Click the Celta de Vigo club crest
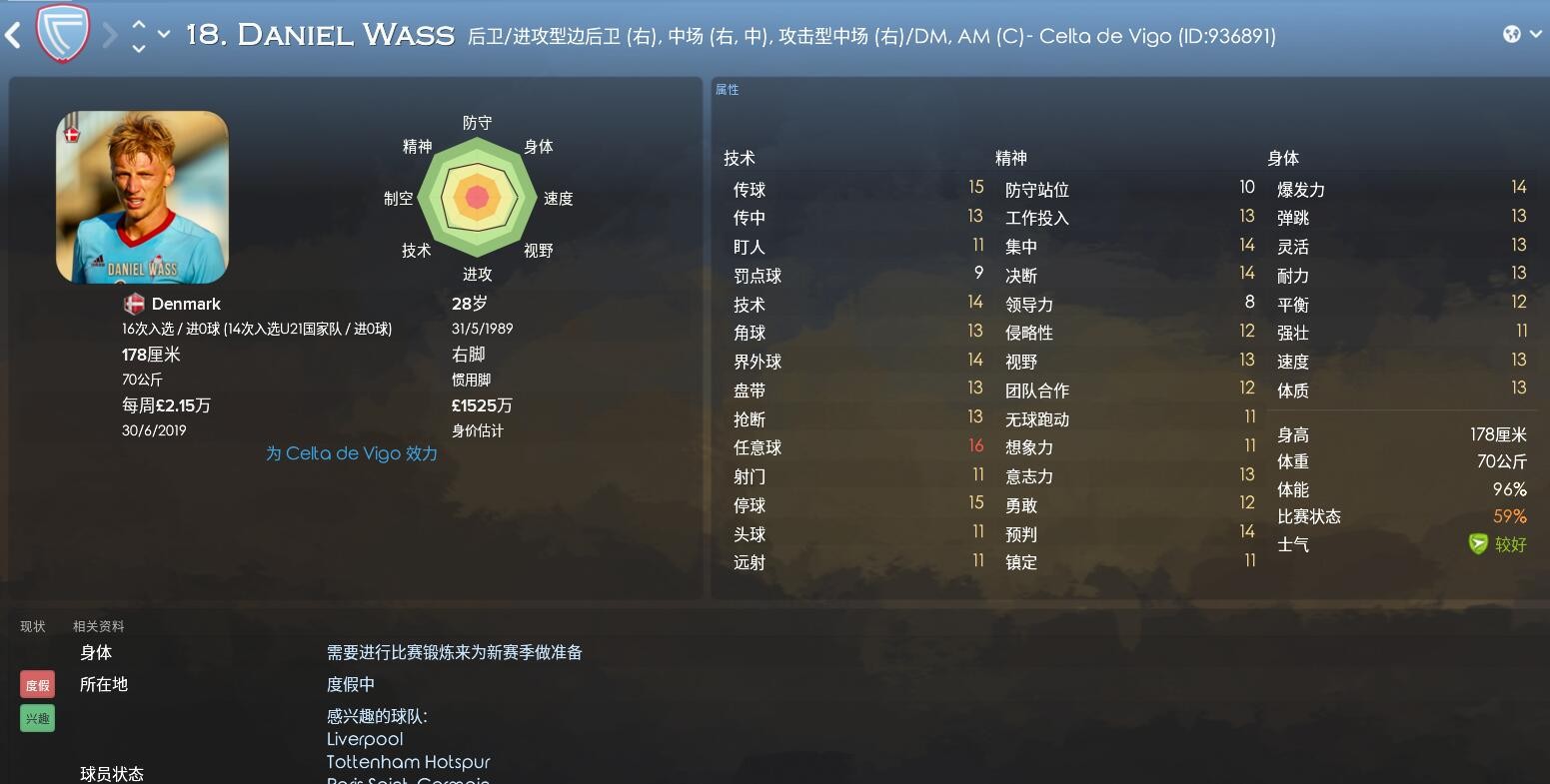 pyautogui.click(x=60, y=31)
